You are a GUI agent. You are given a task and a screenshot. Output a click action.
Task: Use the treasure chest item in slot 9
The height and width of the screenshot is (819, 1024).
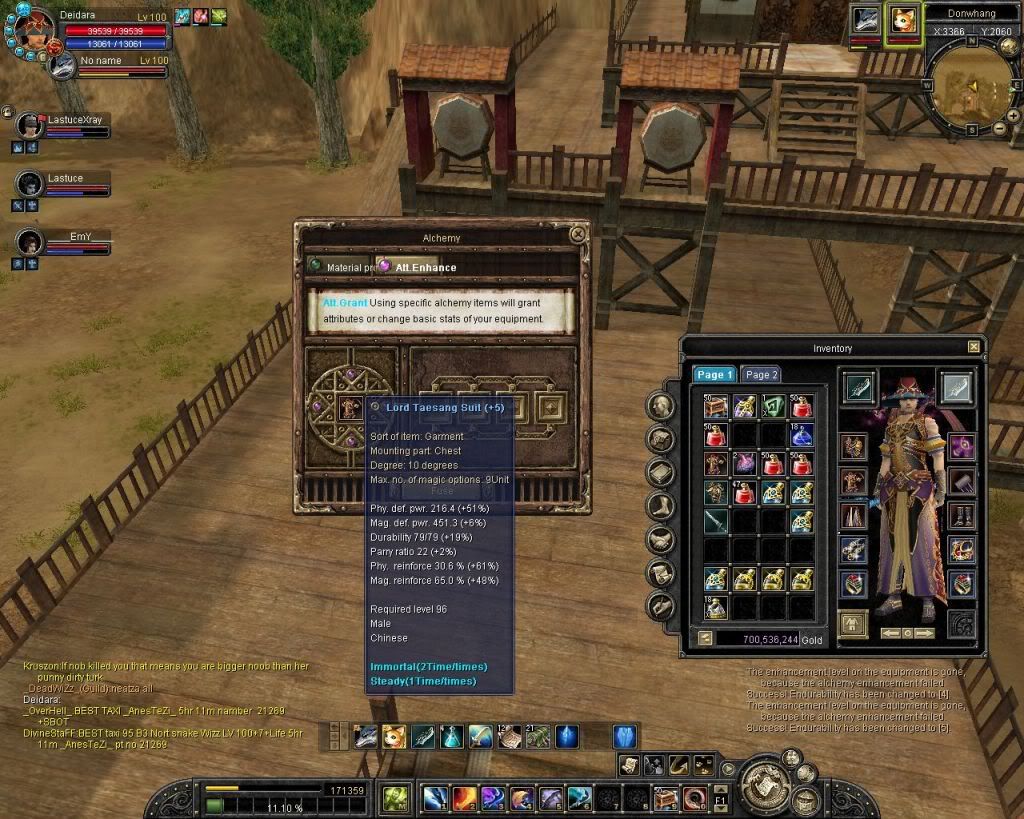666,798
